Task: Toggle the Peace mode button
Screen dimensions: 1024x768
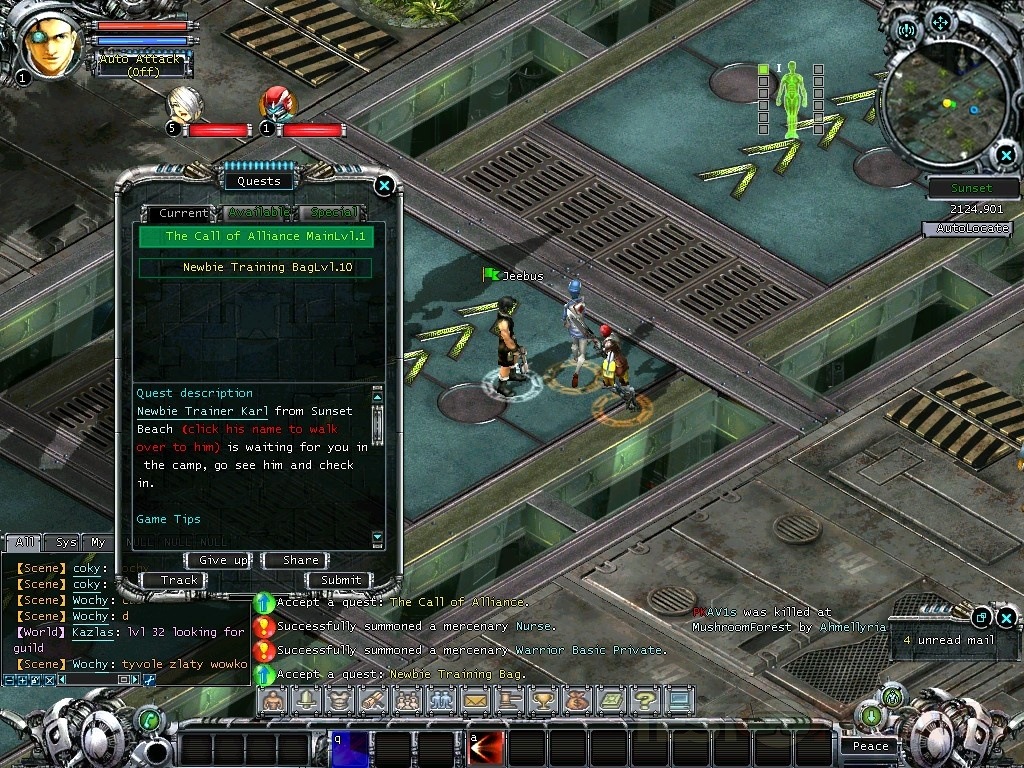Action: click(x=870, y=746)
